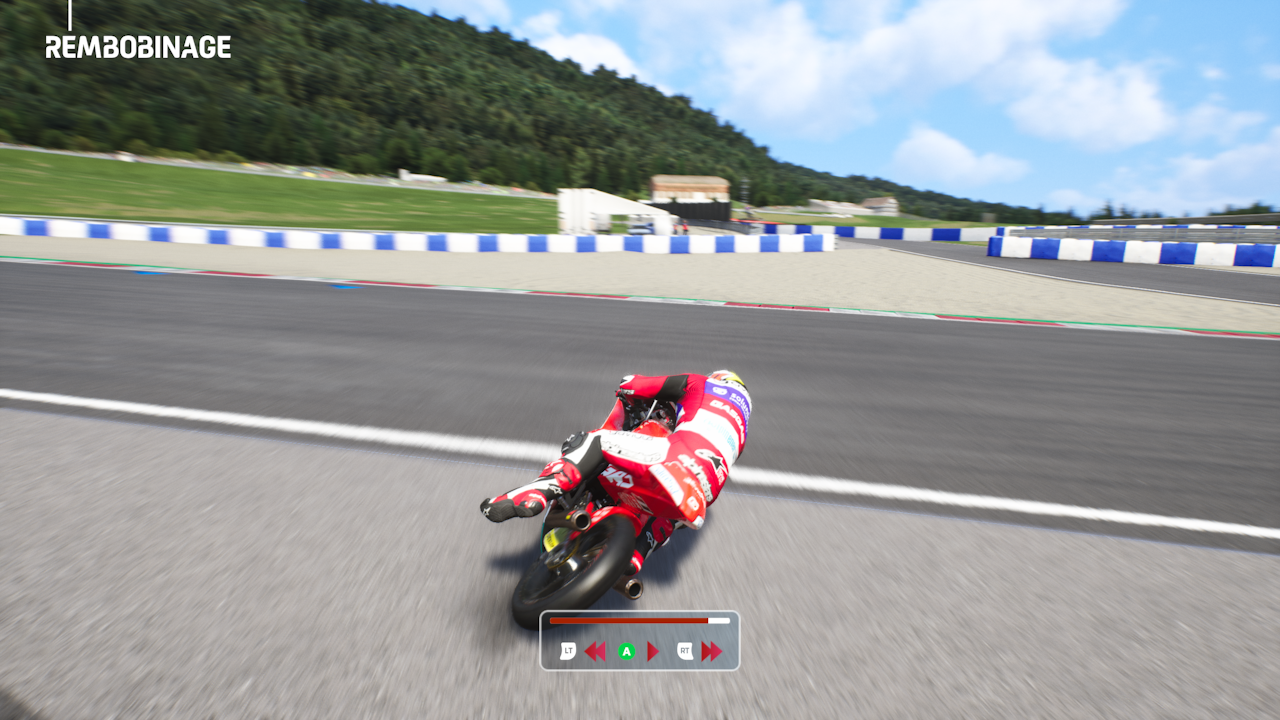This screenshot has width=1280, height=720.
Task: Click the red fast-forward double-arrow icon
Action: click(711, 652)
